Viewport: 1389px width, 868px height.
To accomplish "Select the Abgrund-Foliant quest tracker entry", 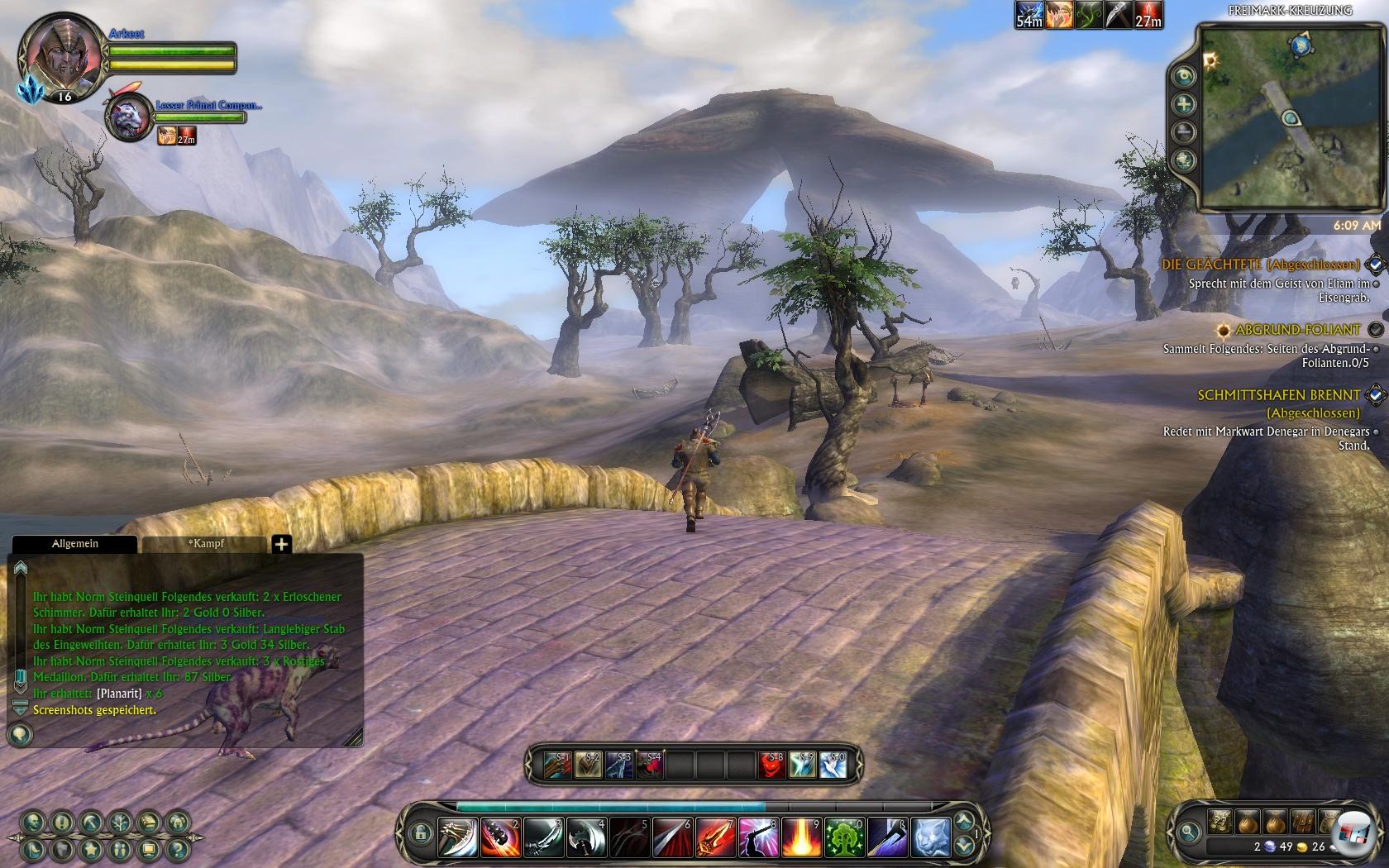I will [x=1297, y=329].
